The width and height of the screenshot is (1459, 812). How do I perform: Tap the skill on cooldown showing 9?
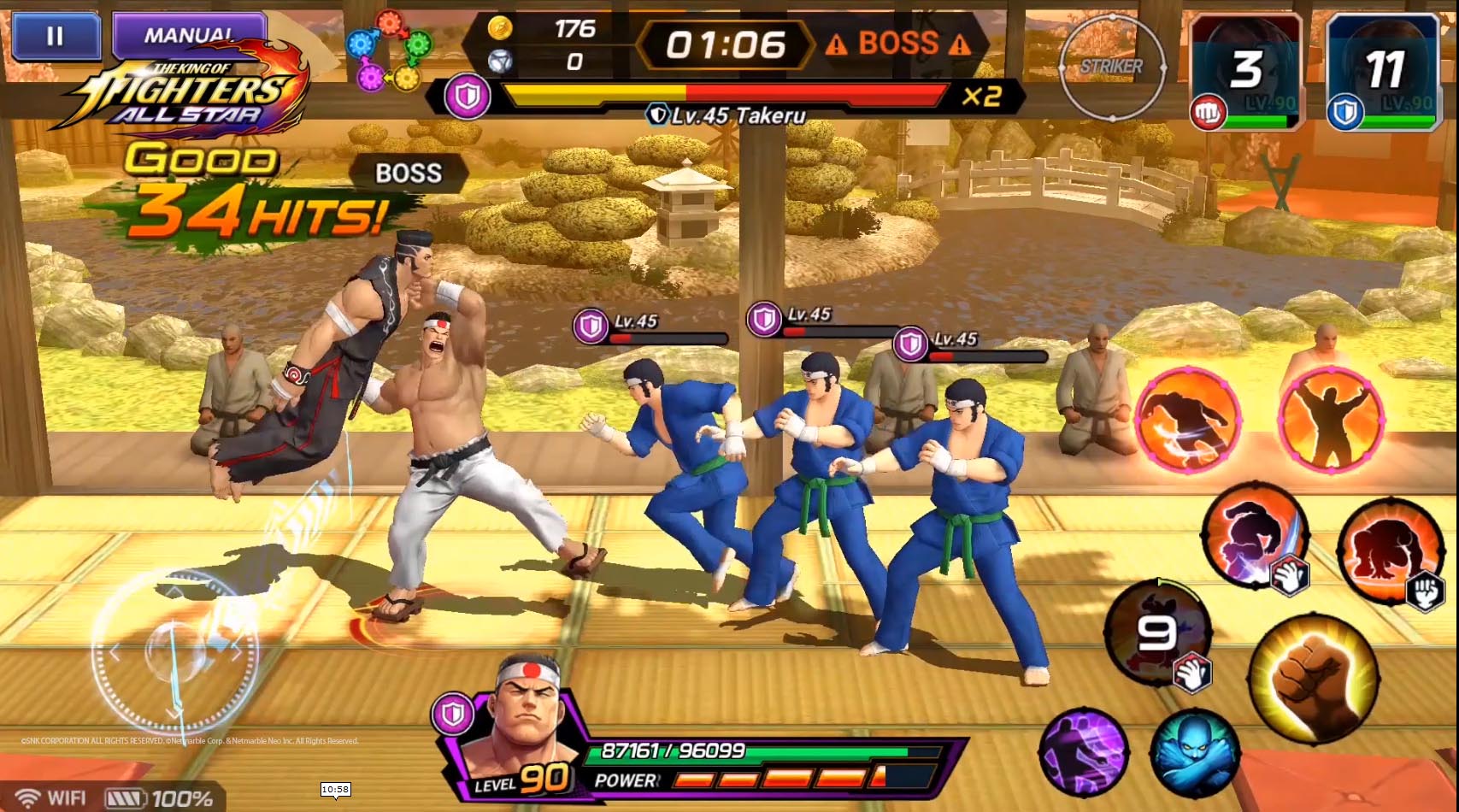click(1158, 633)
